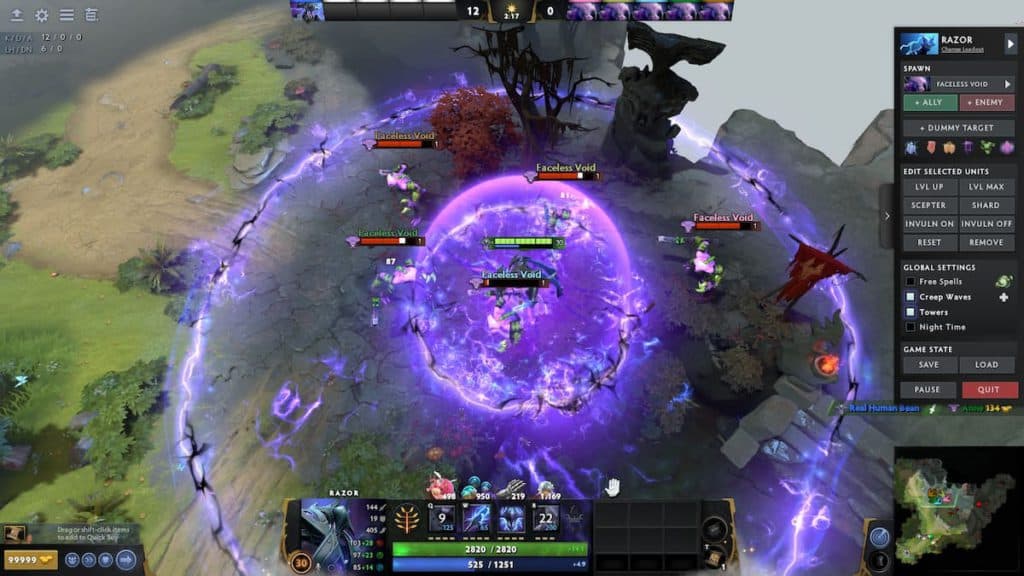Toggle the Night Time setting

[910, 327]
